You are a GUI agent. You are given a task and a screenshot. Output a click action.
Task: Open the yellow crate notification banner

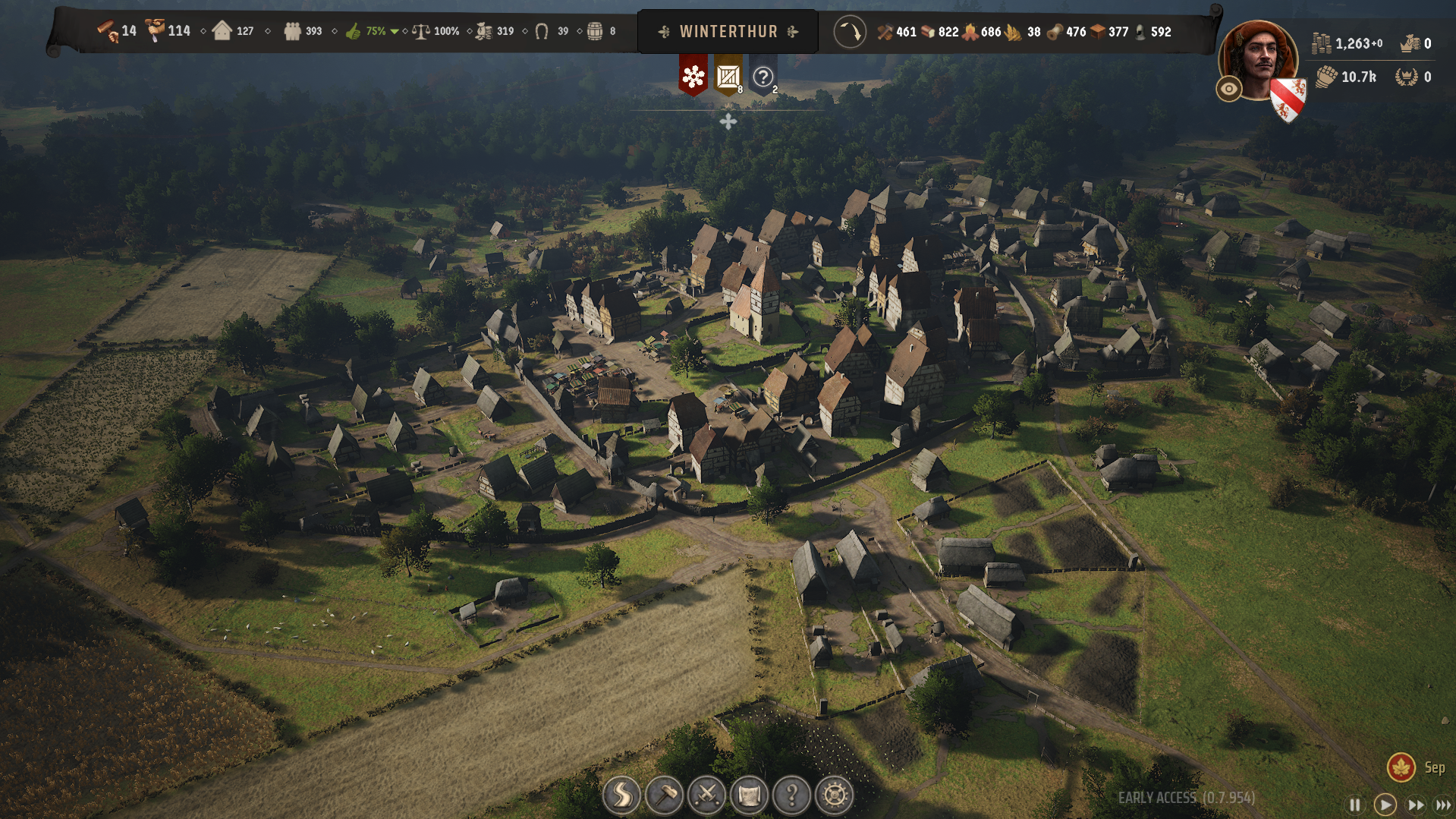pos(728,76)
